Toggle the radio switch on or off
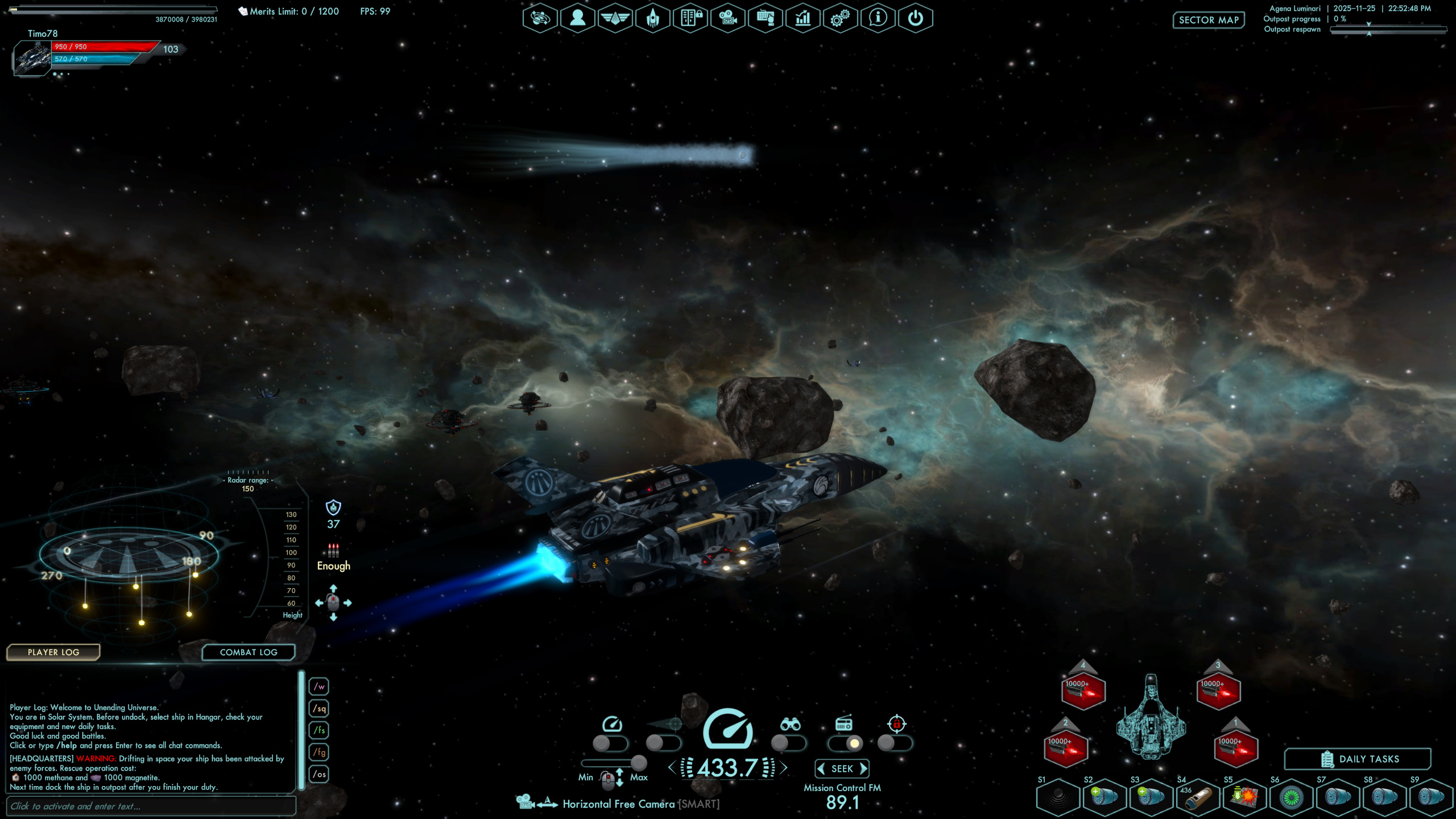 coord(845,743)
